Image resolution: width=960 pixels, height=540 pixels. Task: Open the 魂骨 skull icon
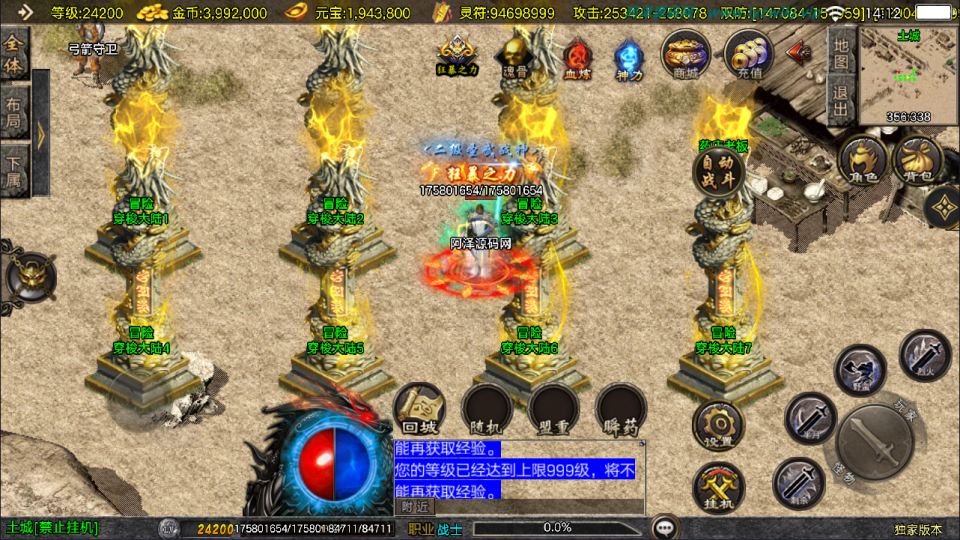point(515,55)
